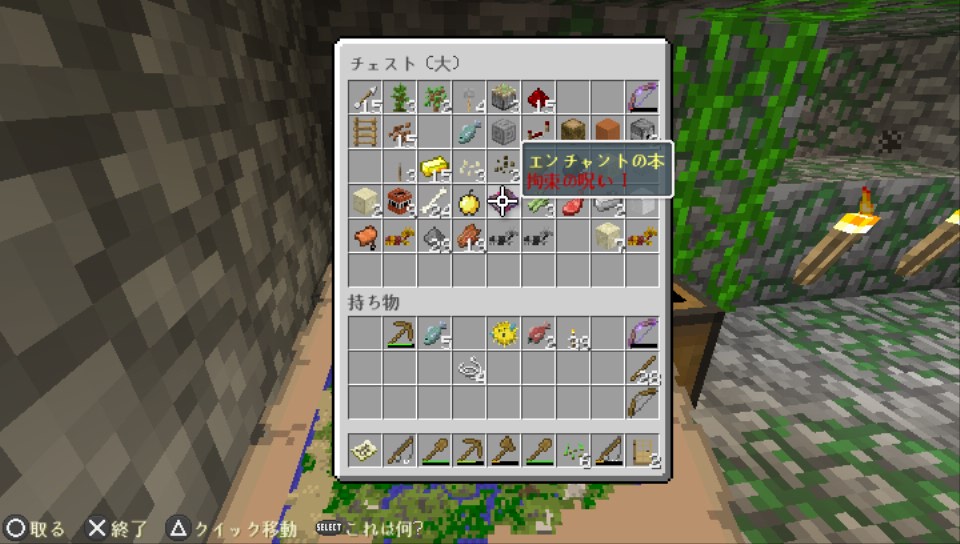Select the wooden axe in the hotbar
This screenshot has height=544, width=960.
[x=503, y=450]
